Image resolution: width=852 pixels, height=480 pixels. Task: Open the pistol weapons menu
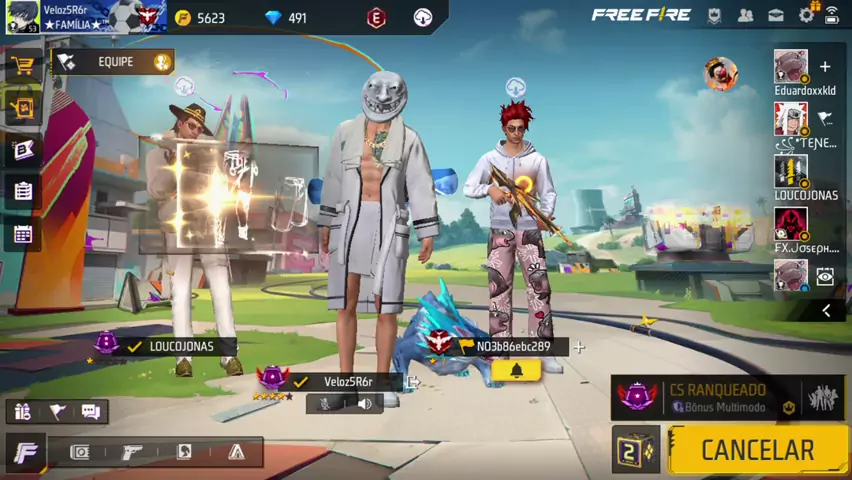pos(132,452)
